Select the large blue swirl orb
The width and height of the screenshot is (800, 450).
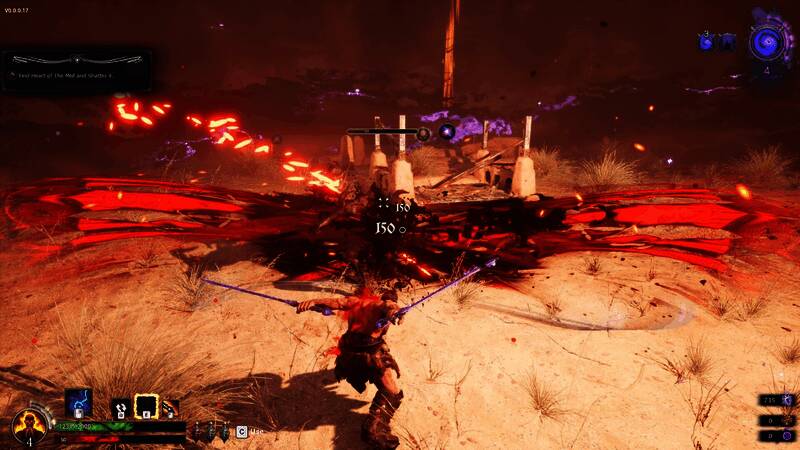click(767, 41)
